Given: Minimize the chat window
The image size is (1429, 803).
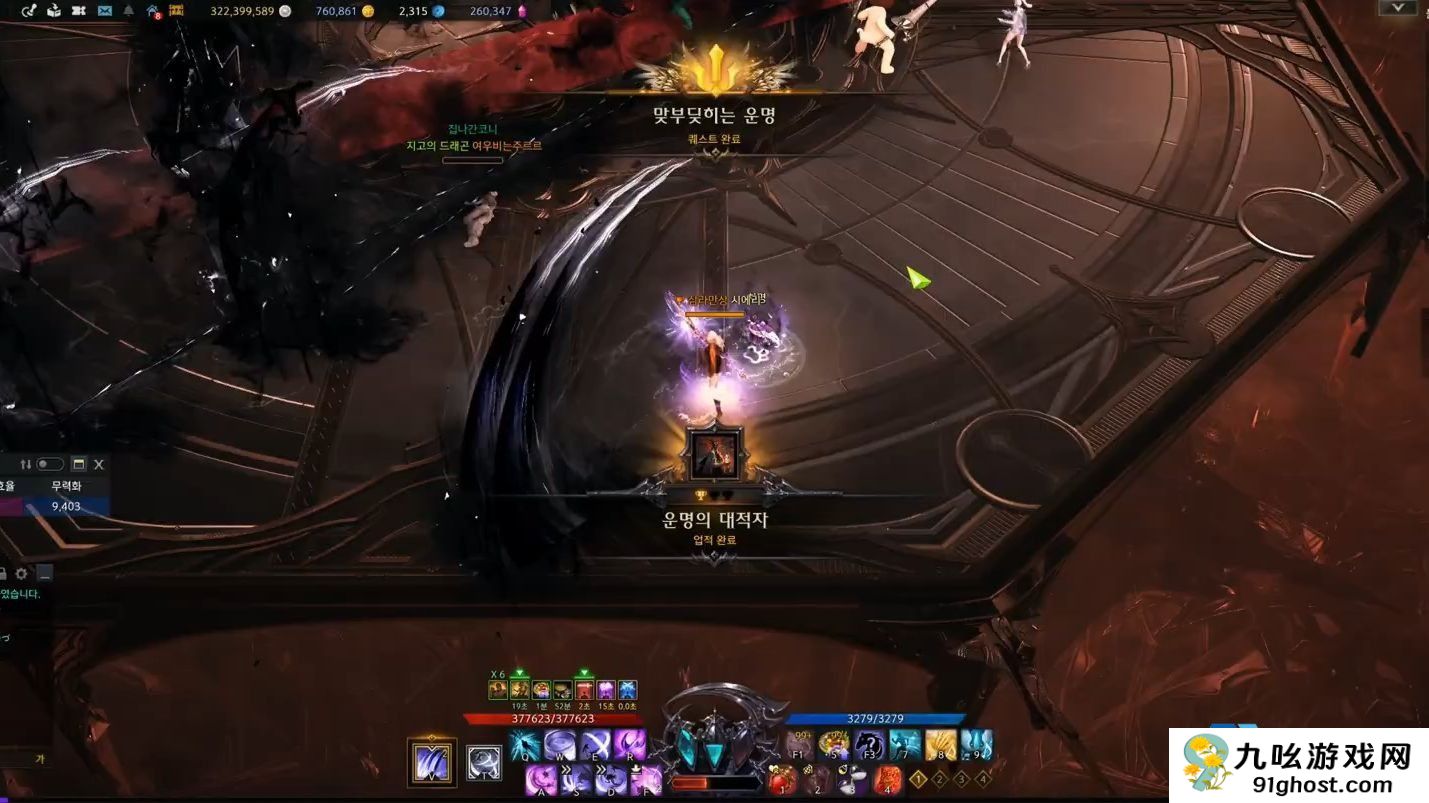Looking at the screenshot, I should tap(45, 573).
